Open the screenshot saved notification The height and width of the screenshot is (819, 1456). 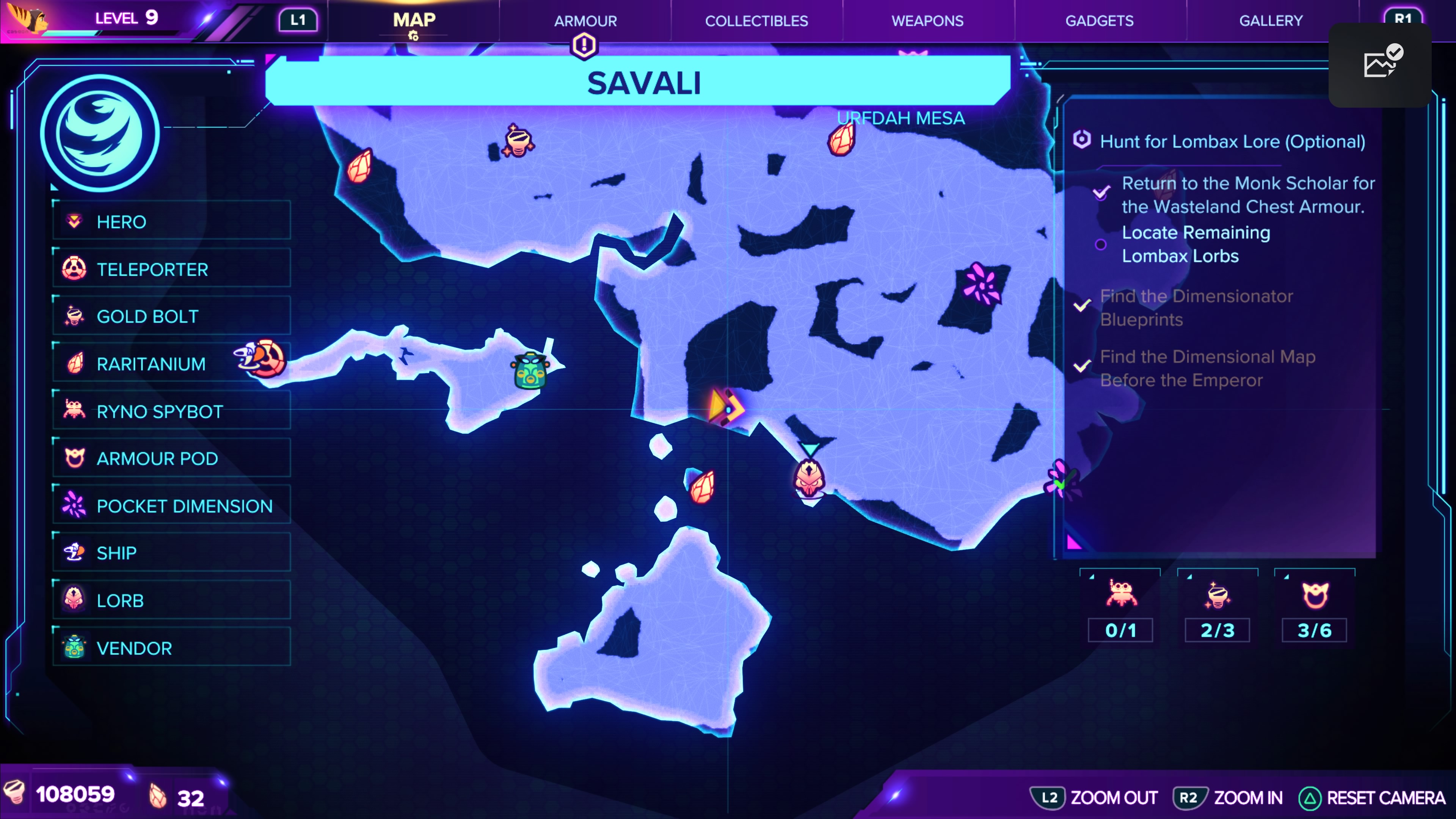click(1379, 64)
